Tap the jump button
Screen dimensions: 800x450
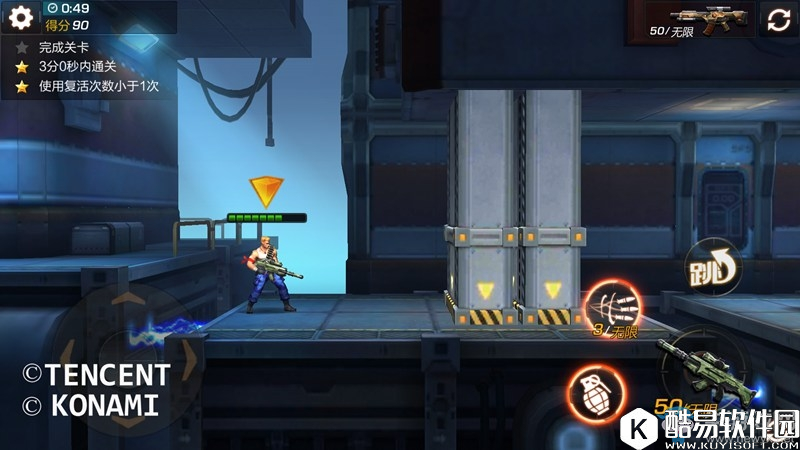click(x=710, y=268)
